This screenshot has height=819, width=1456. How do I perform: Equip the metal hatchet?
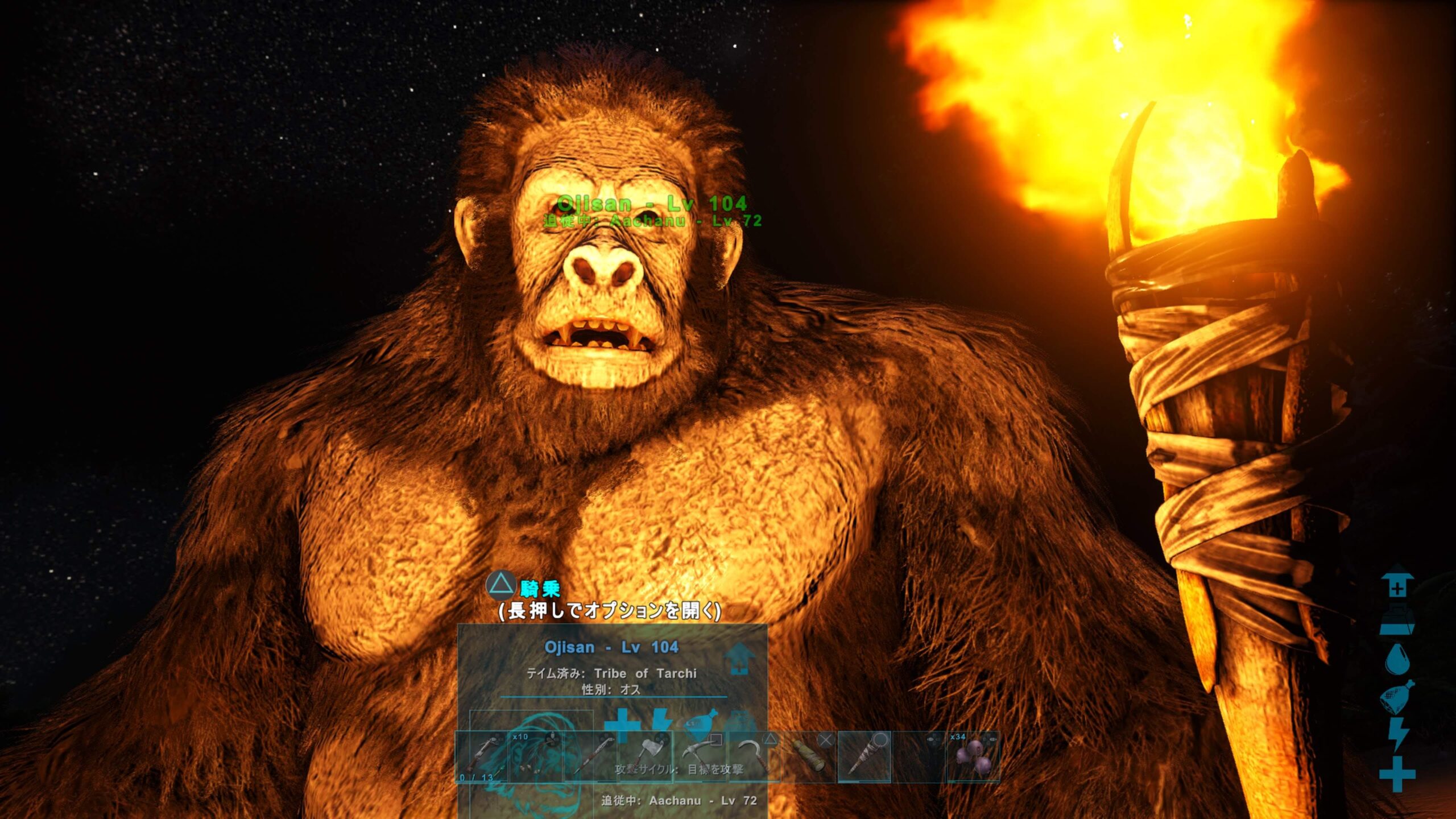click(x=646, y=757)
